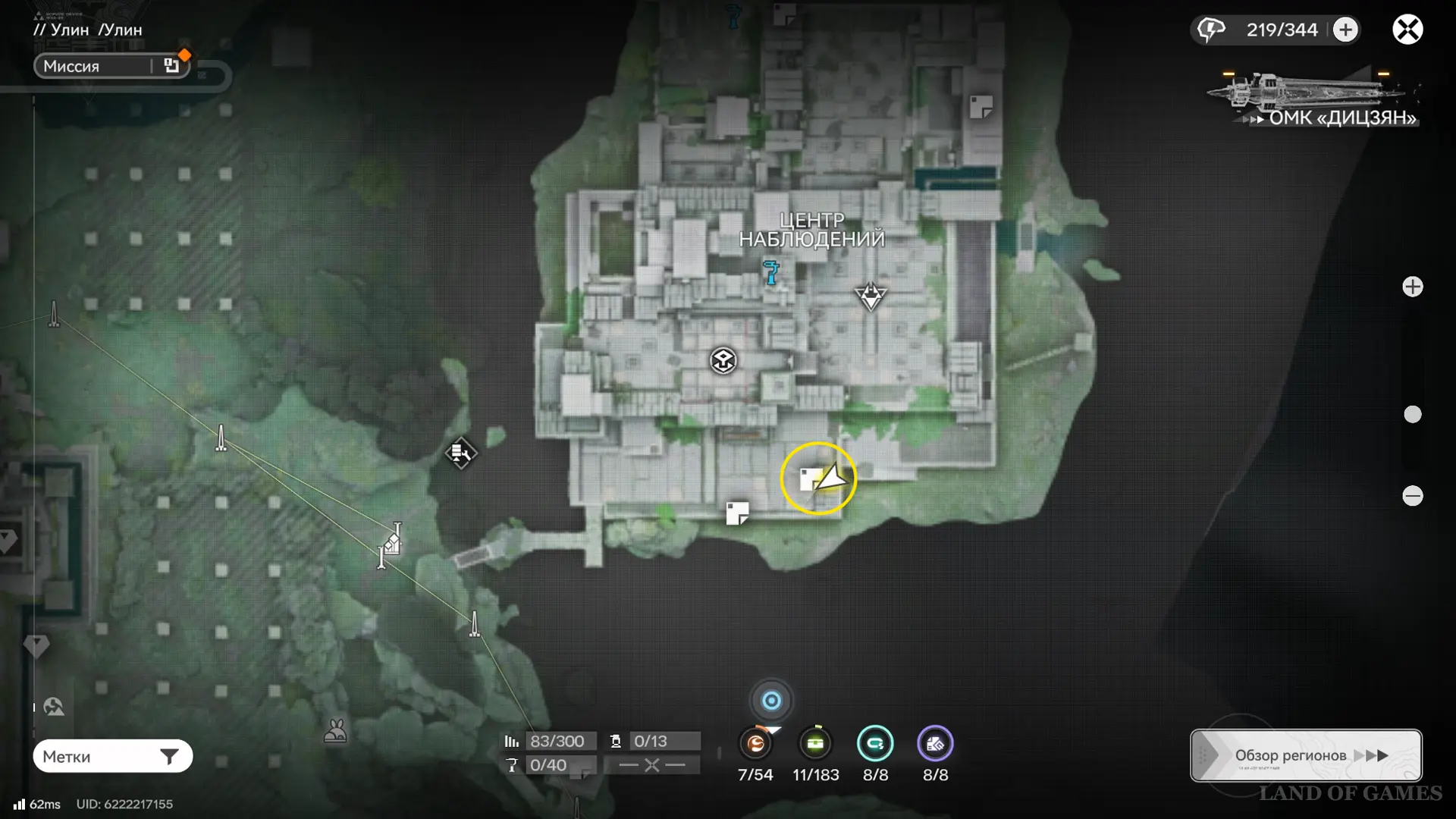
Task: Select the teal 8/8 collectible icon
Action: pos(875,744)
